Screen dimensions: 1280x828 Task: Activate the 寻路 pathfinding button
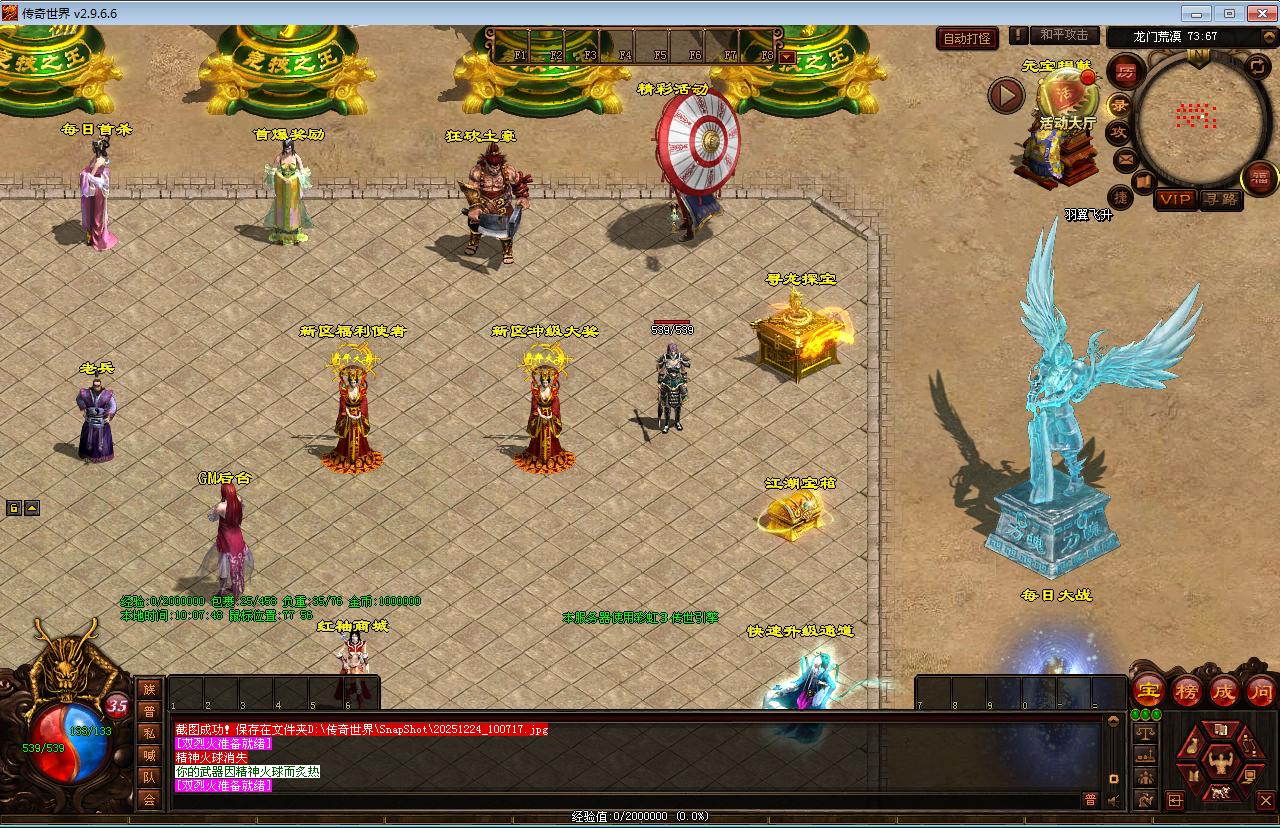tap(1220, 199)
